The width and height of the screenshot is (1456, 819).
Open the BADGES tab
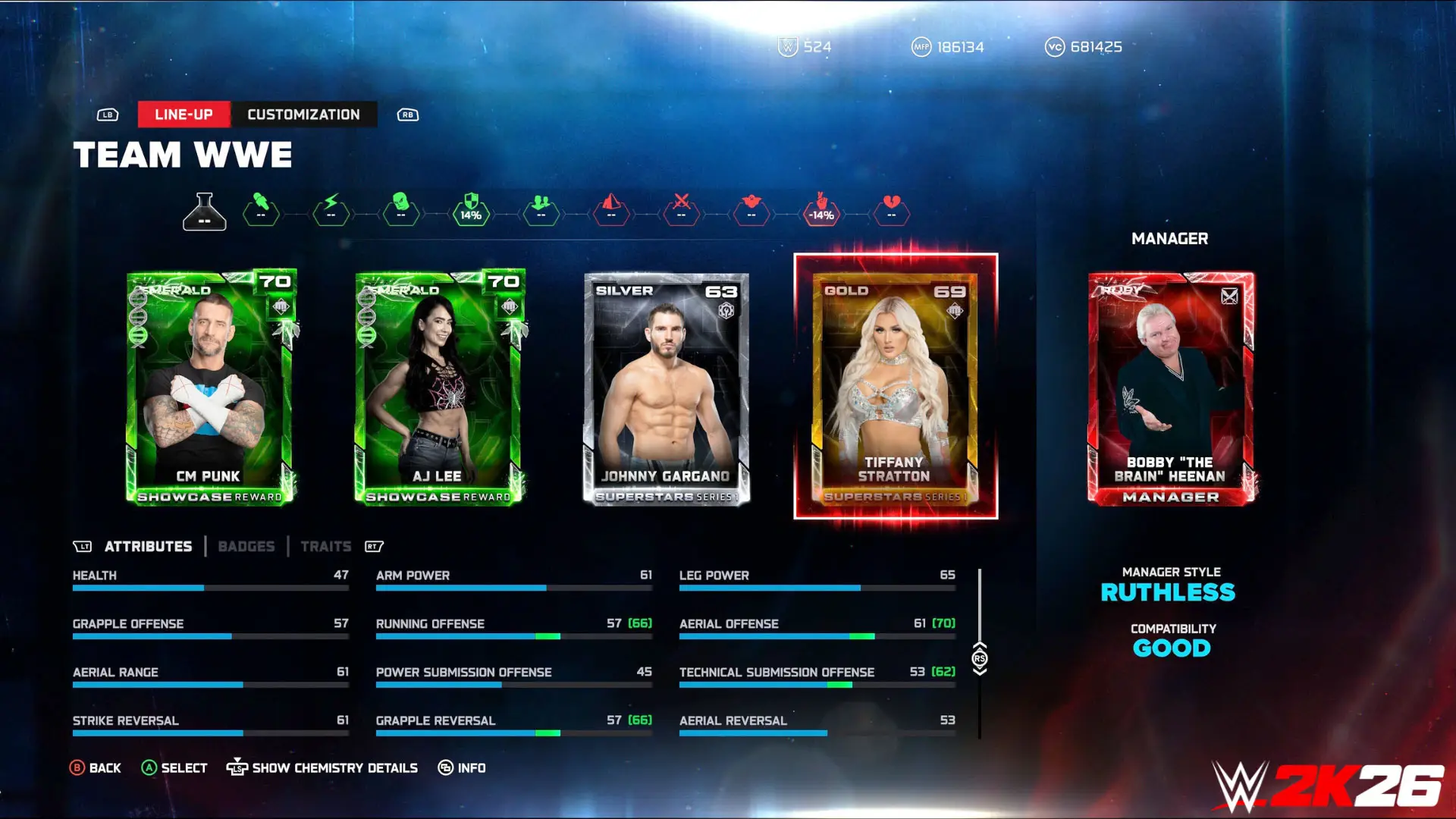(x=246, y=546)
